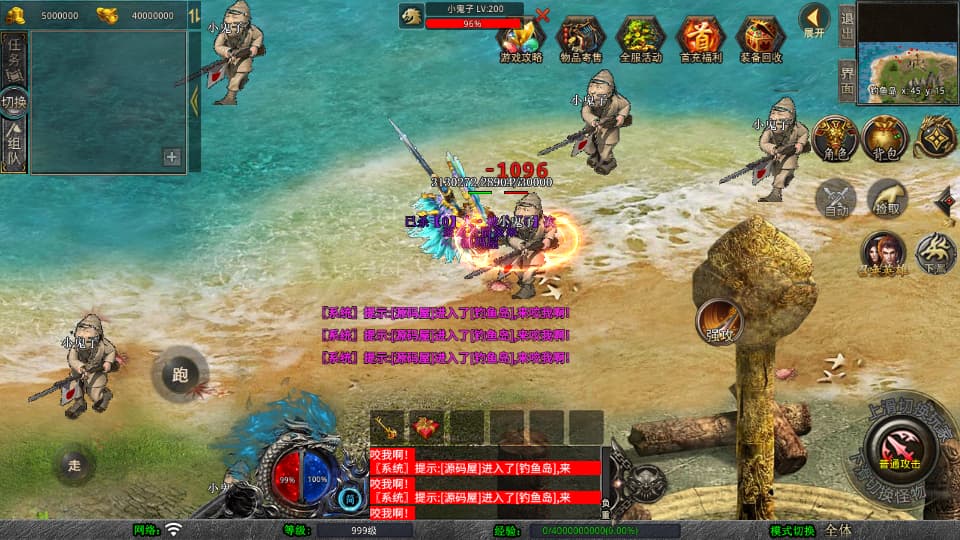Screen dimensions: 960x540
Task: Open the 背包 backpack inventory
Action: pos(884,138)
